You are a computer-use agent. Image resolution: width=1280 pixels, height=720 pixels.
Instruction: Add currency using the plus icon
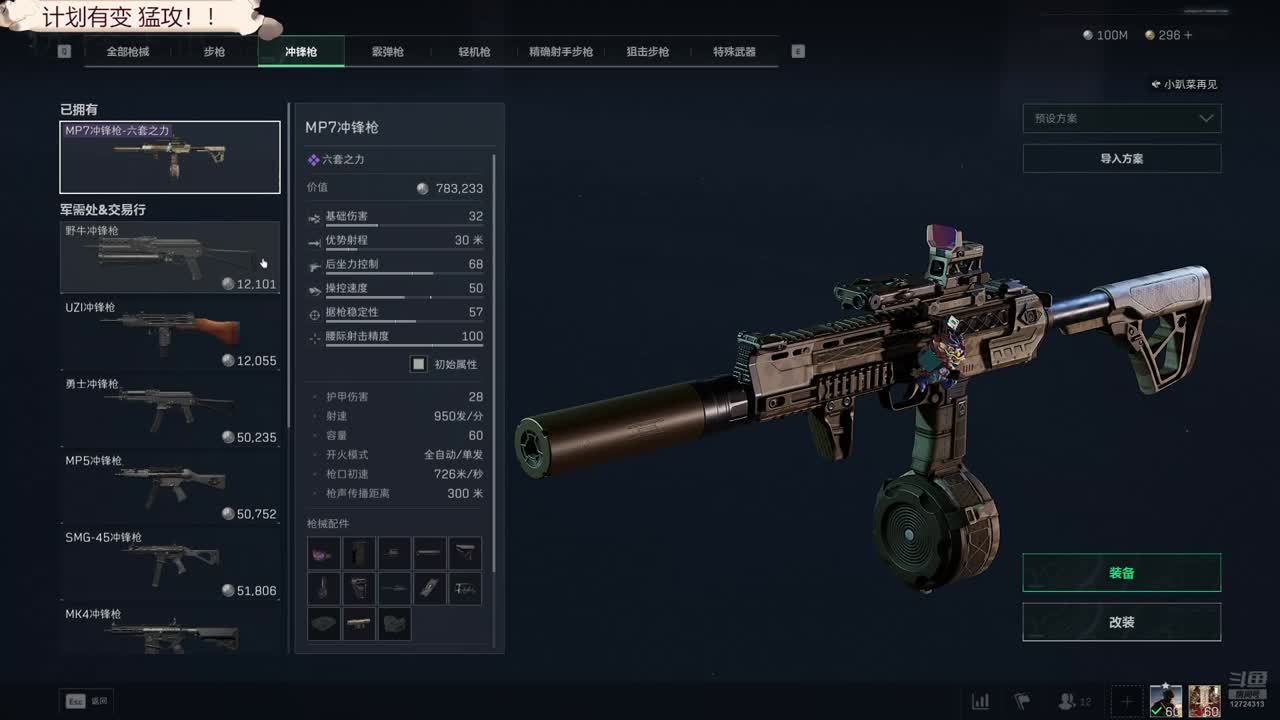[1188, 35]
